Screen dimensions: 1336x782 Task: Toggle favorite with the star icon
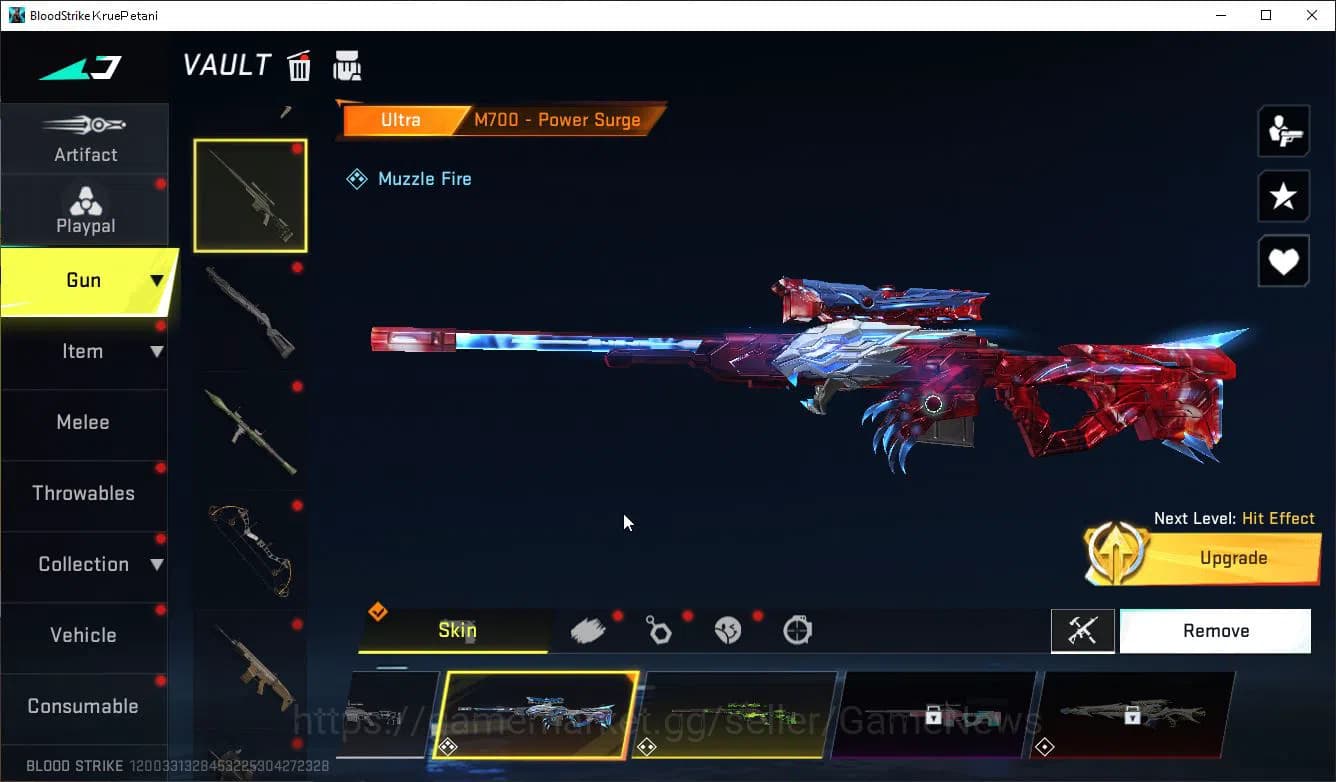point(1283,196)
